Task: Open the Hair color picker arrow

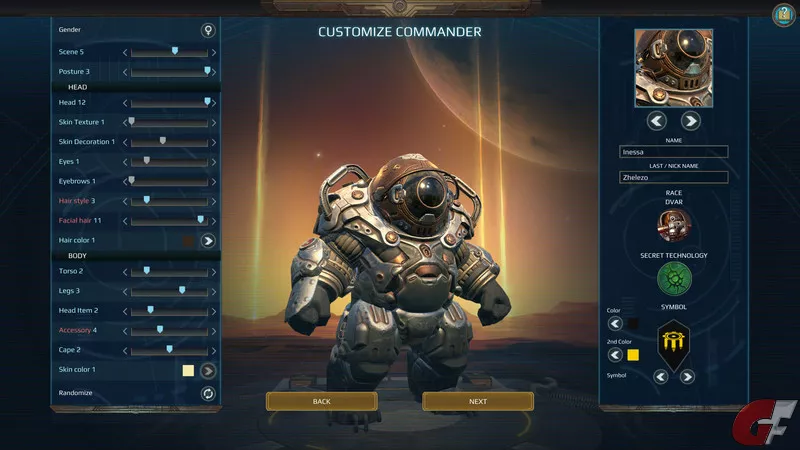Action: click(x=208, y=240)
